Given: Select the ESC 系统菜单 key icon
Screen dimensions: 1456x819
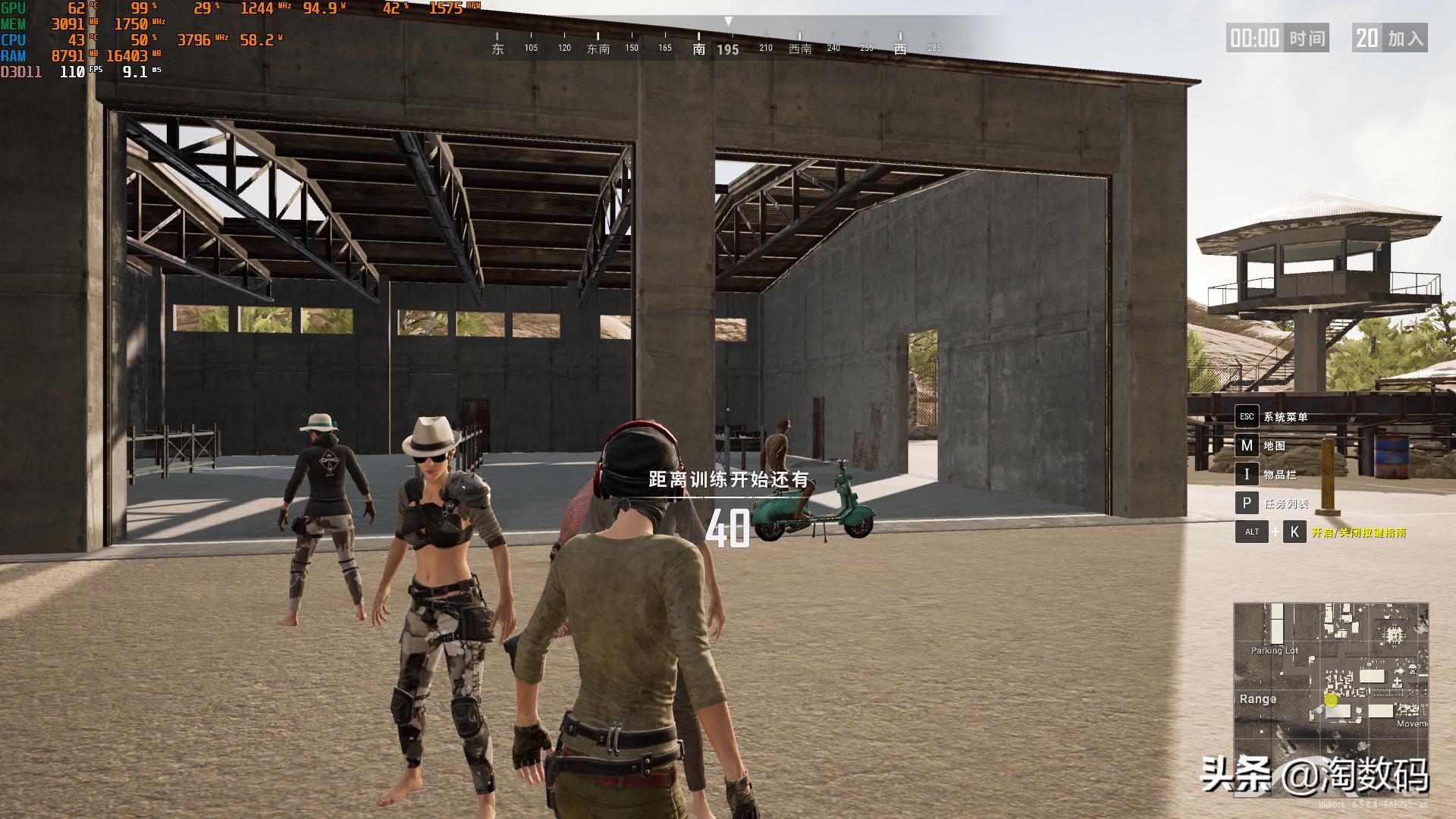Looking at the screenshot, I should 1246,416.
